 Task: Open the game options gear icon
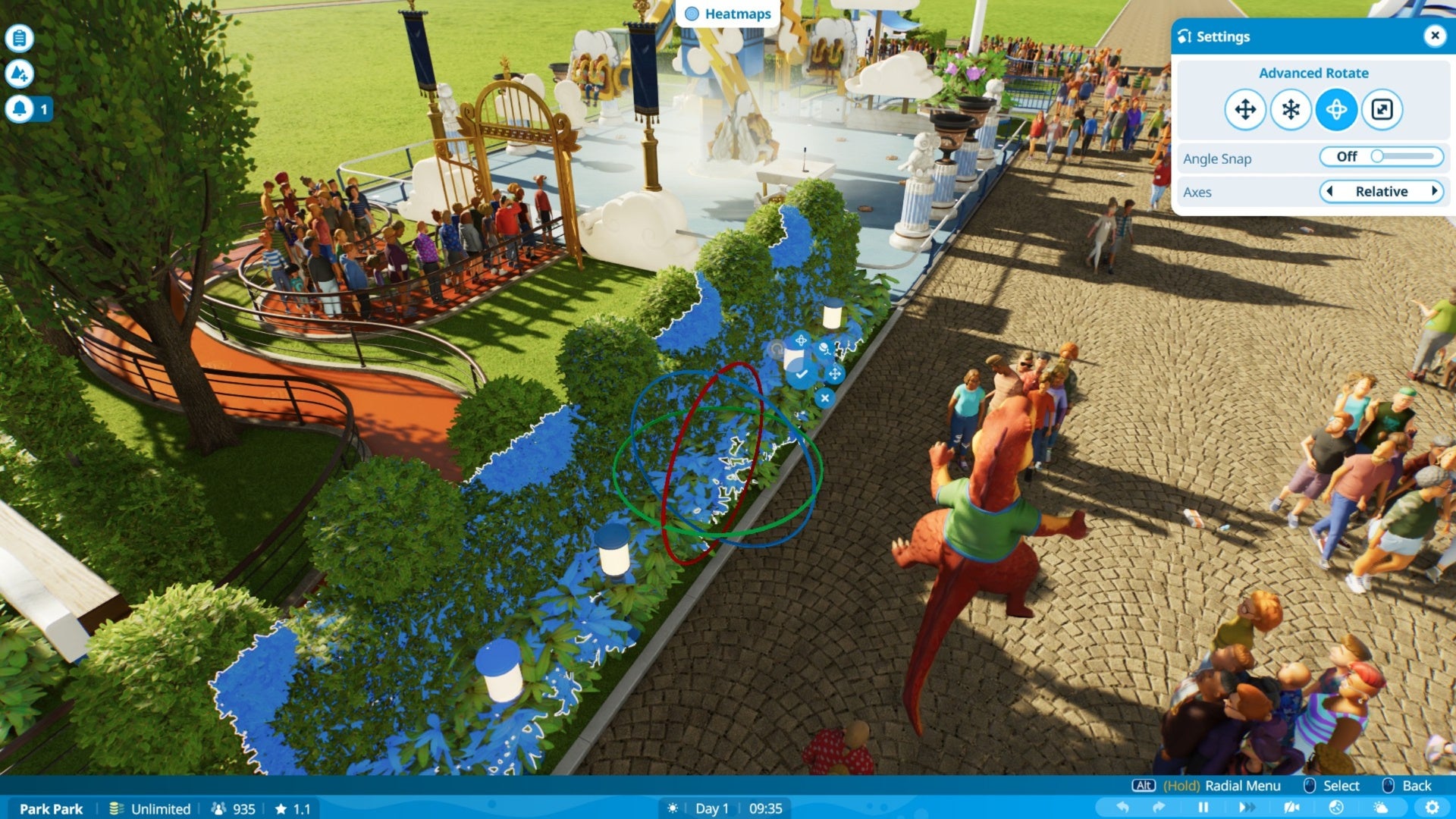click(x=1433, y=806)
